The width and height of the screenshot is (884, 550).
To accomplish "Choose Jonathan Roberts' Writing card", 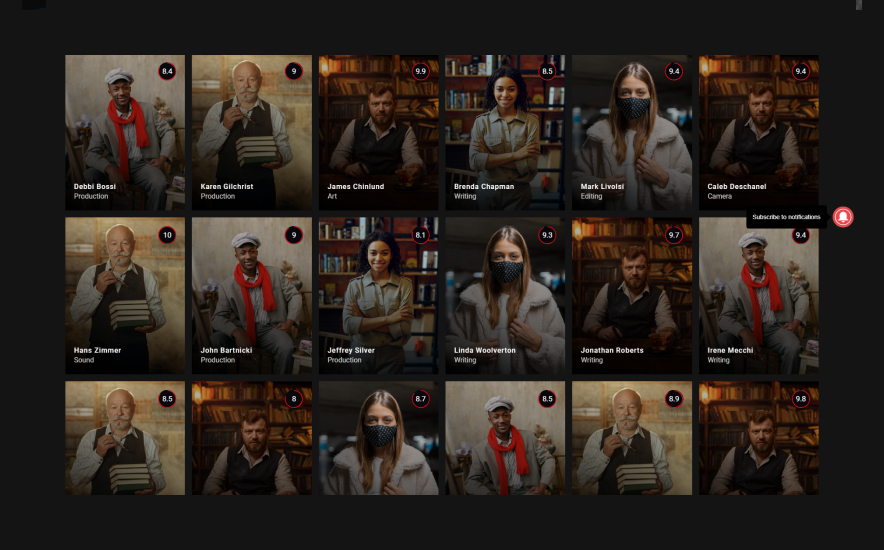I will tap(632, 296).
